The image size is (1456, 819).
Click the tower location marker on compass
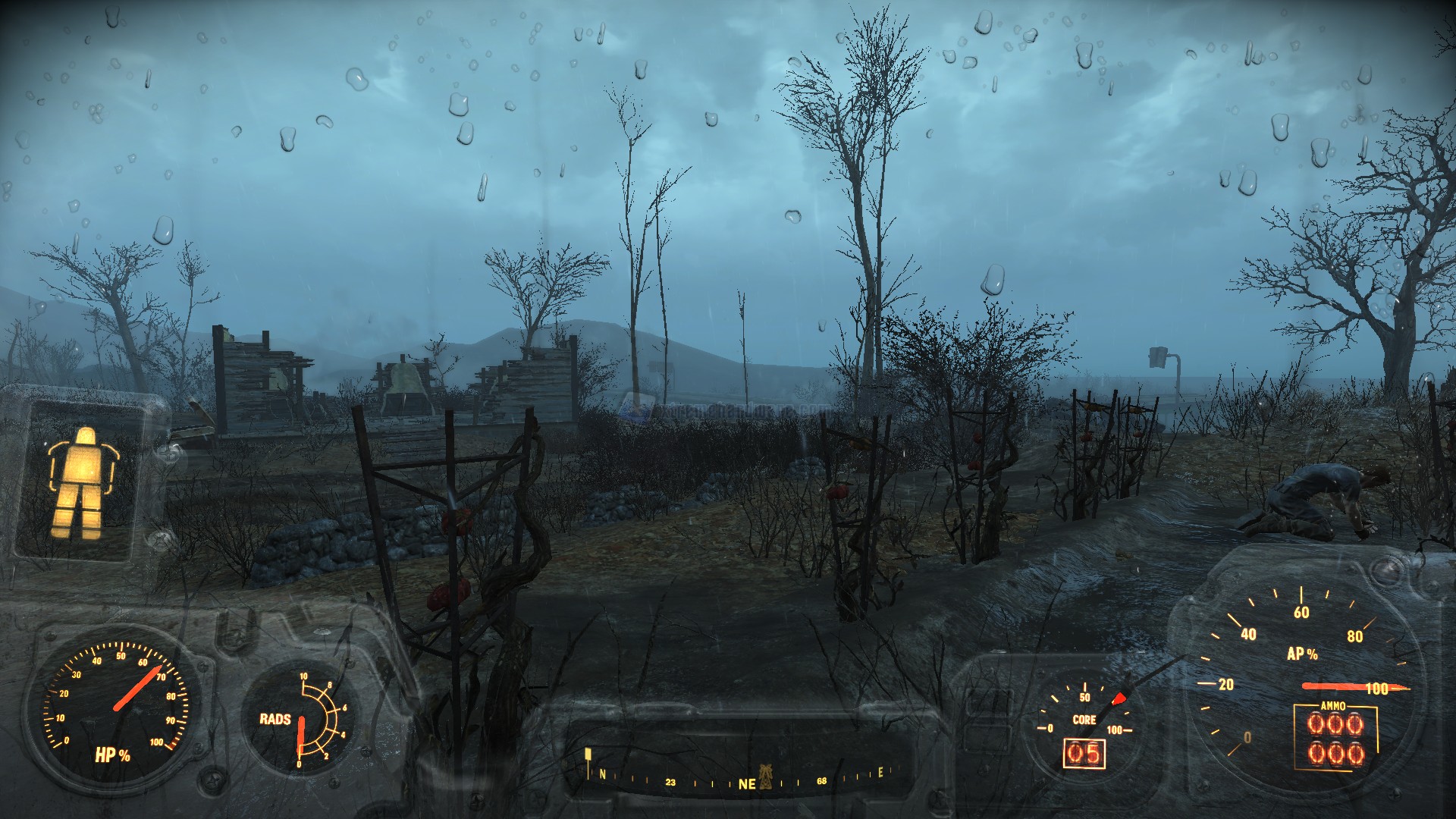(x=765, y=775)
